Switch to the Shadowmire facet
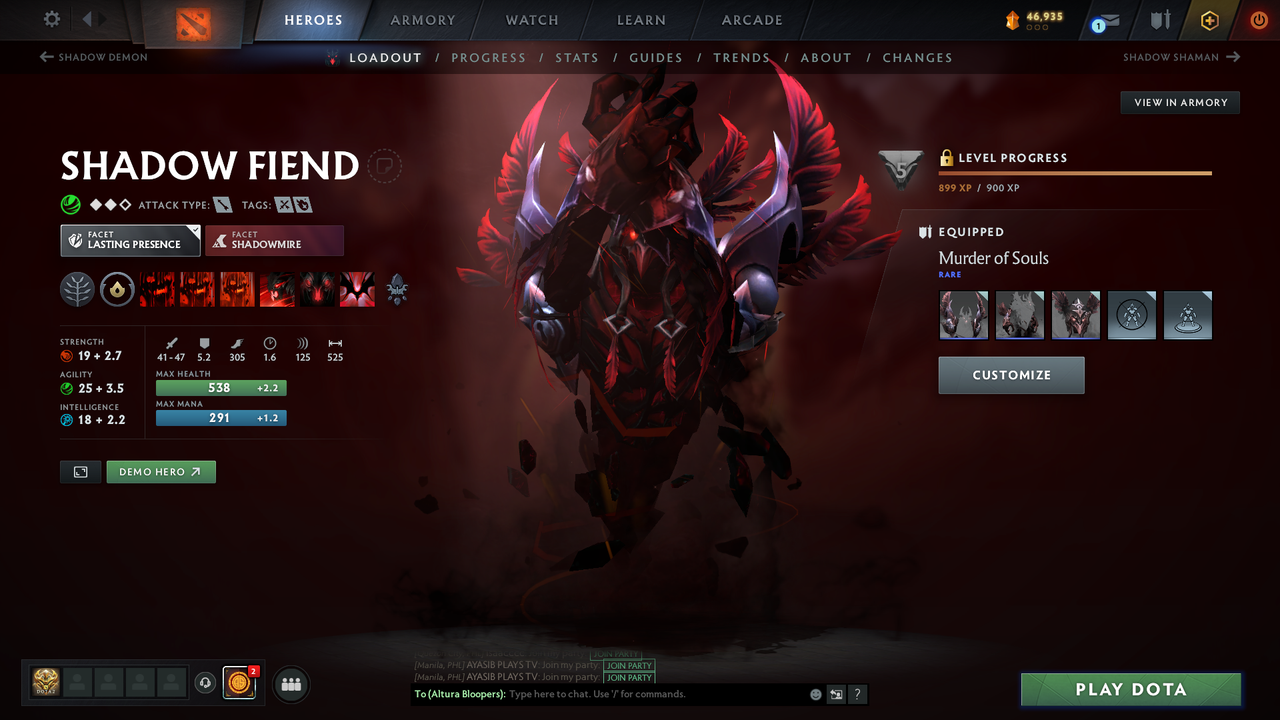1280x720 pixels. pyautogui.click(x=274, y=240)
